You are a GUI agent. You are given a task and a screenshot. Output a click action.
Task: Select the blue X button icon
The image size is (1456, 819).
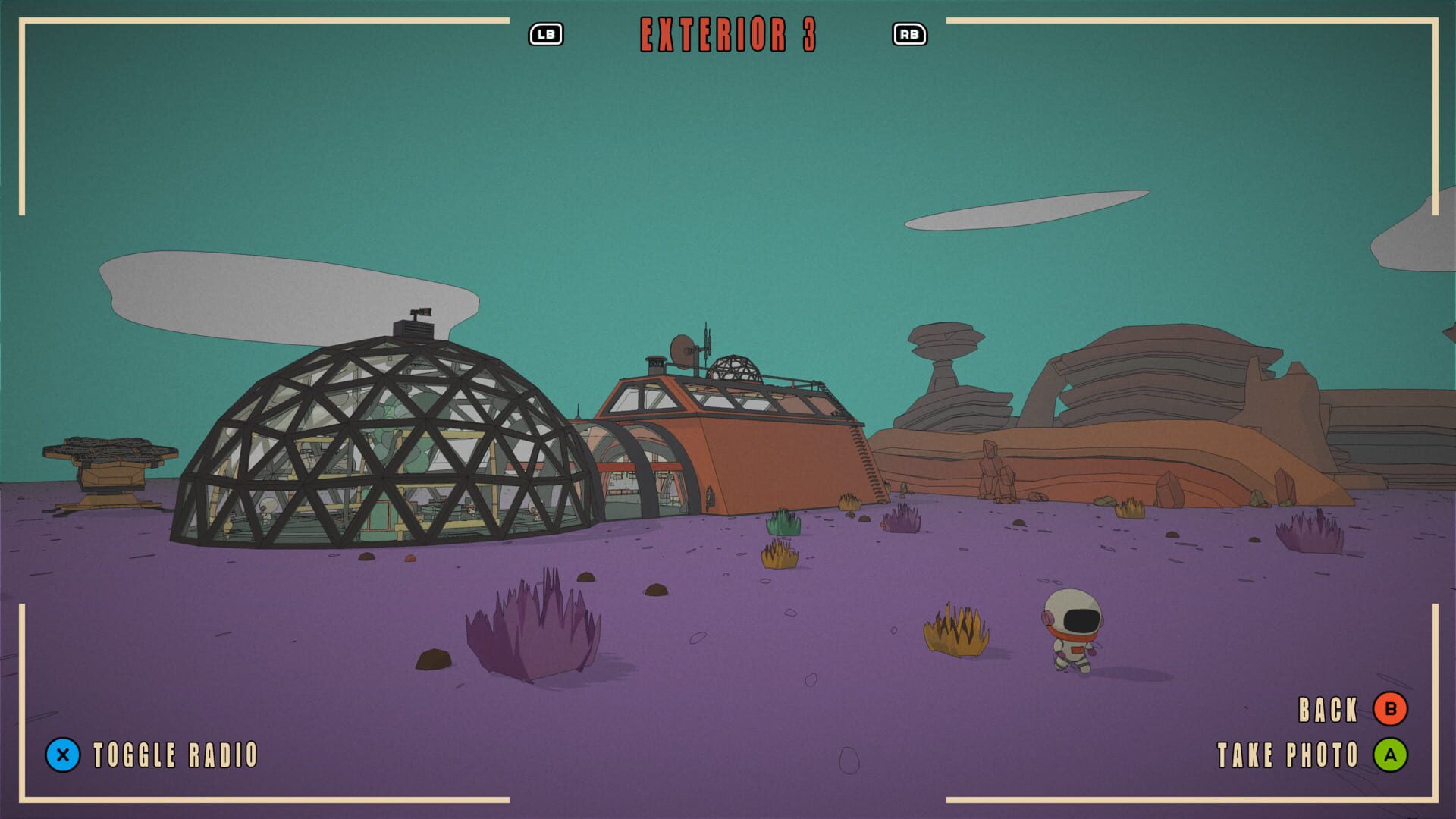[64, 755]
